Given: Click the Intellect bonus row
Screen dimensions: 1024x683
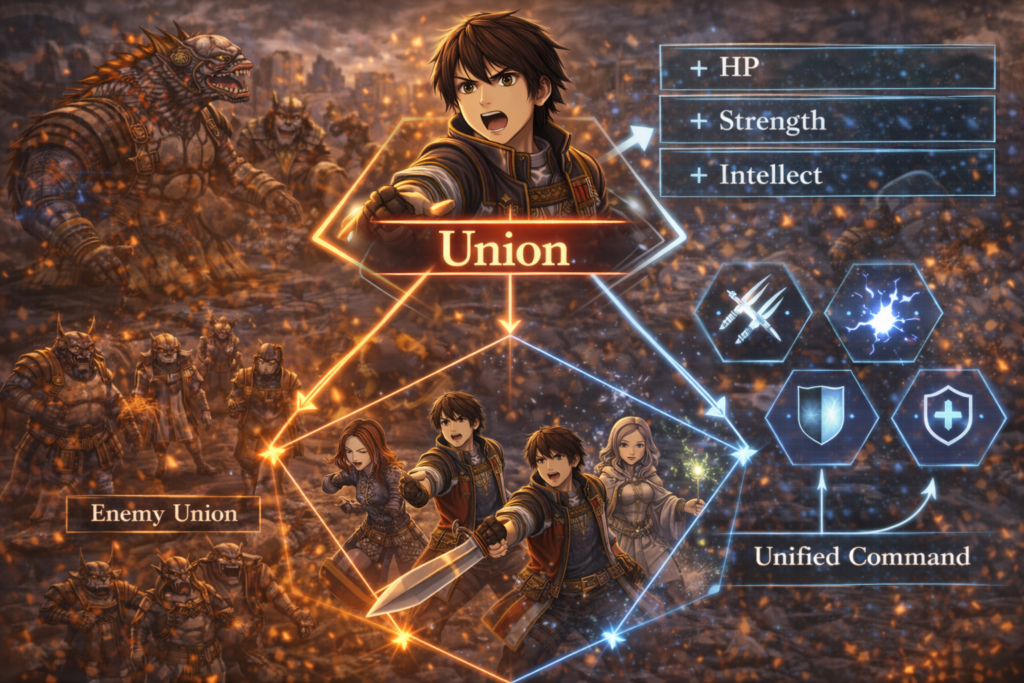Looking at the screenshot, I should [x=827, y=173].
